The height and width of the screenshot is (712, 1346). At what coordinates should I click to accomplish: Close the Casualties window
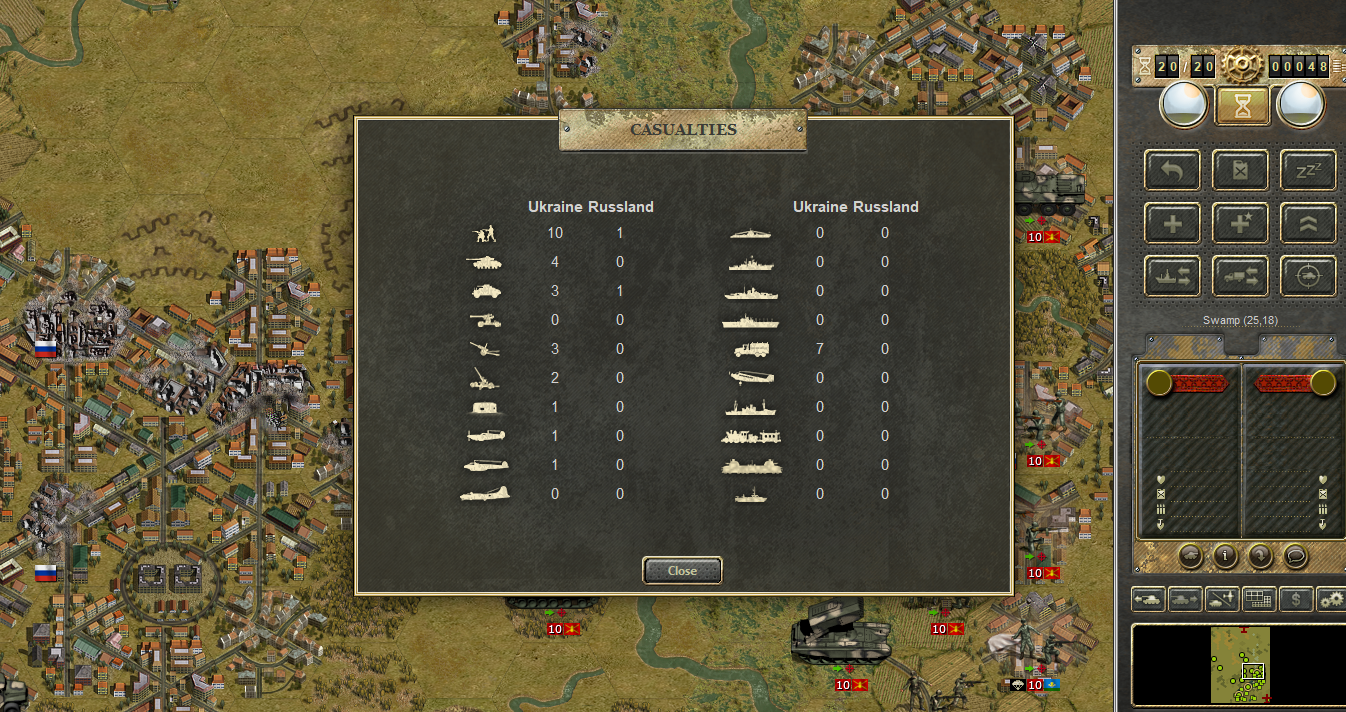[682, 570]
